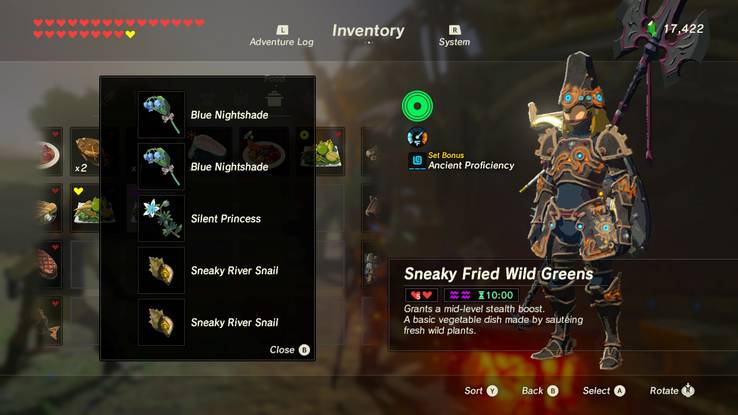Click the green Sheikah sensor circle icon
738x415 pixels.
(x=417, y=105)
